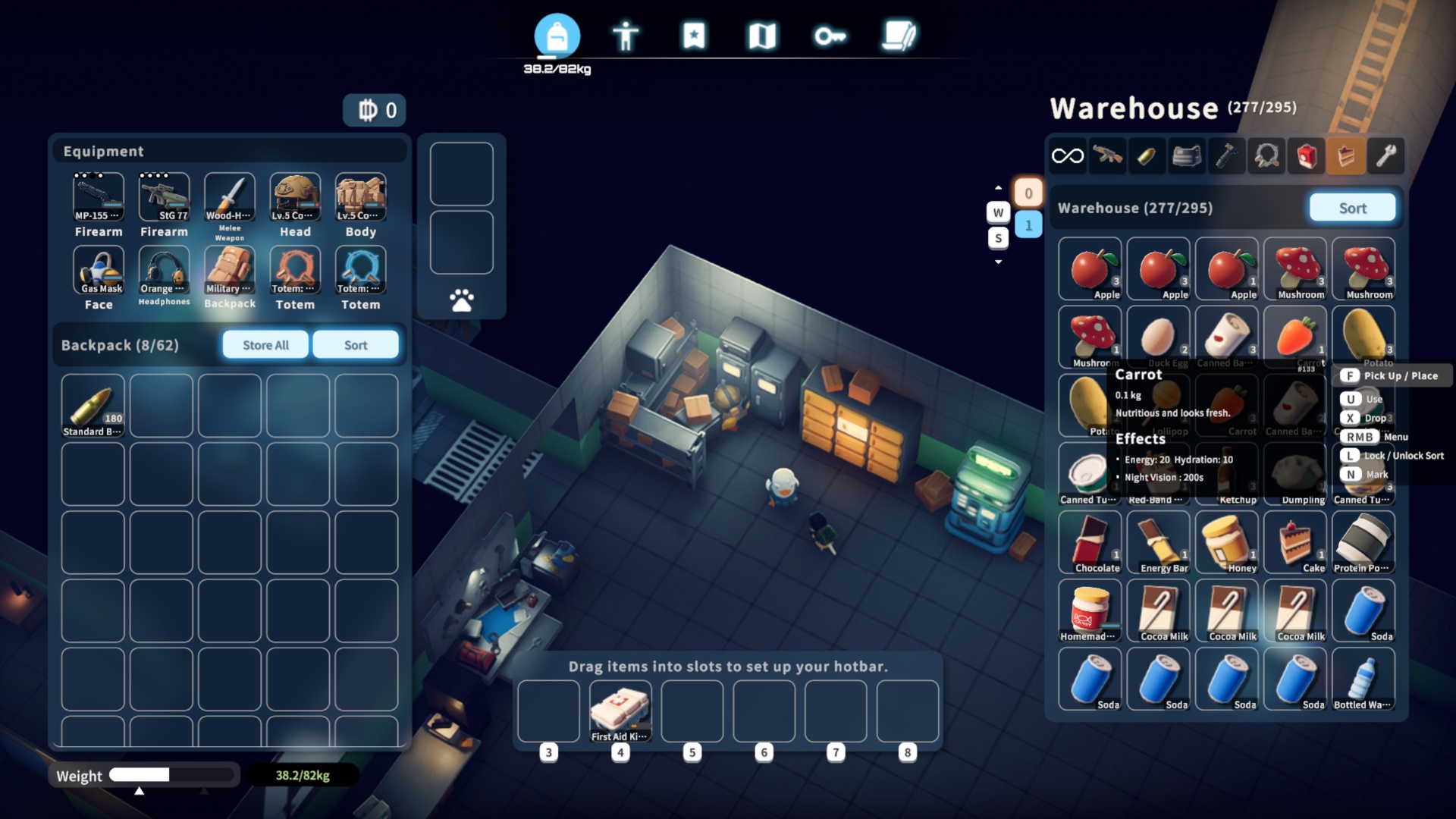Open the key tab in top bar

point(830,36)
